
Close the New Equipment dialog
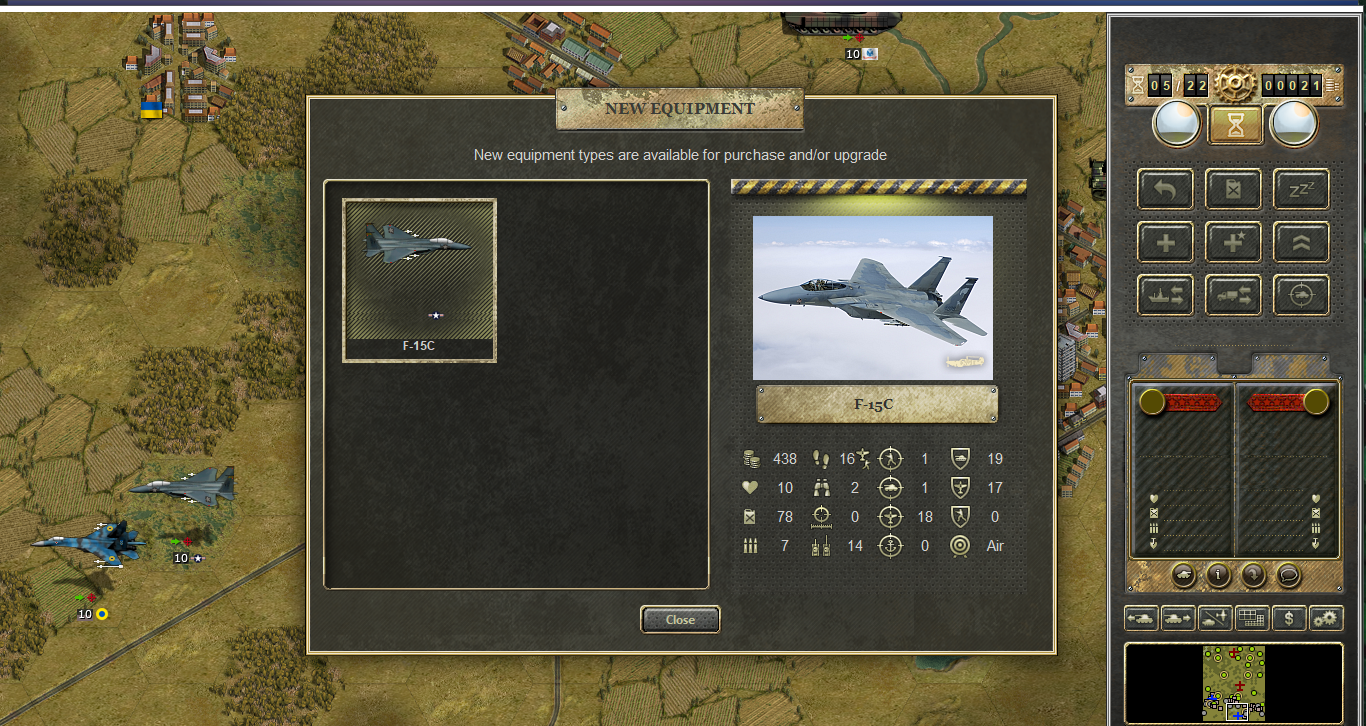(x=680, y=620)
